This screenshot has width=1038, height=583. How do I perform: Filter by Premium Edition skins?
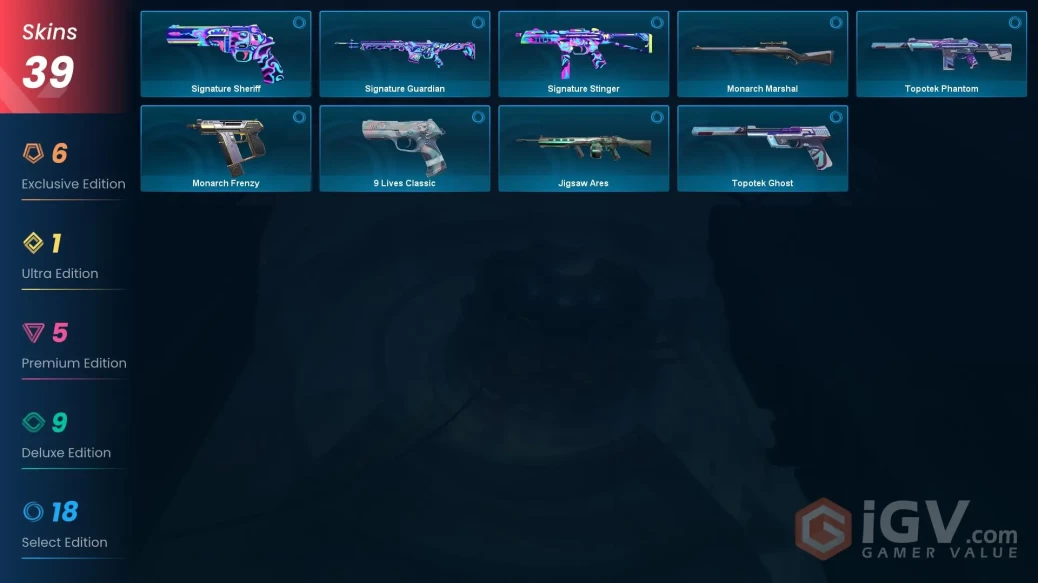pyautogui.click(x=73, y=346)
